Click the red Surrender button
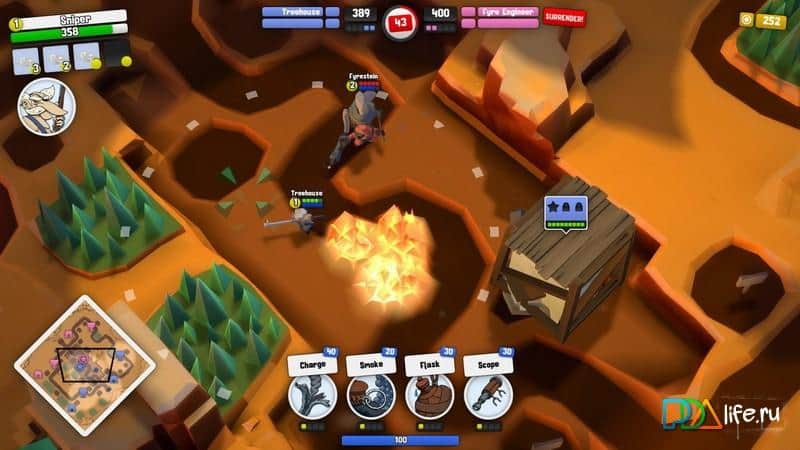 (x=565, y=17)
